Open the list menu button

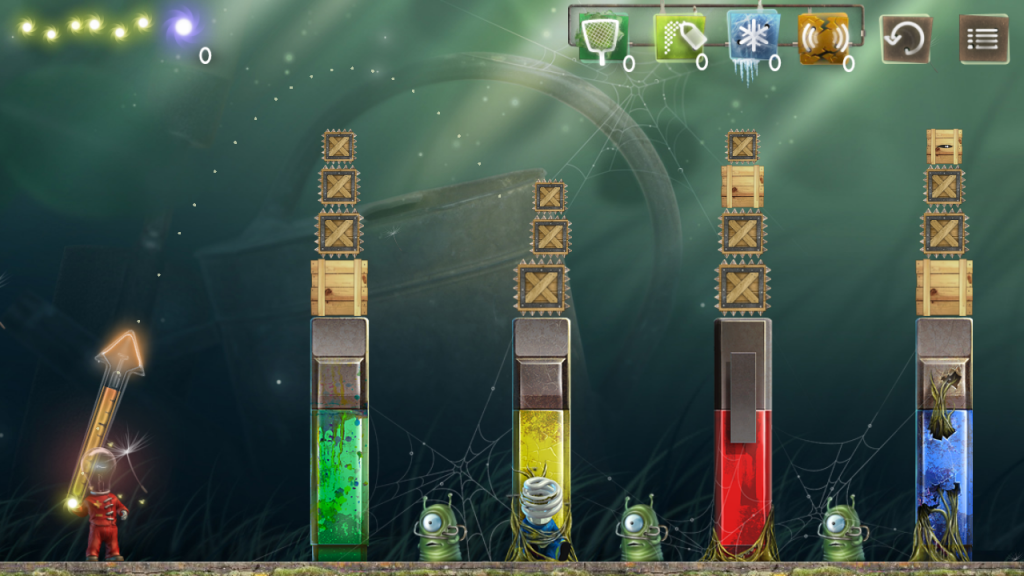(983, 39)
